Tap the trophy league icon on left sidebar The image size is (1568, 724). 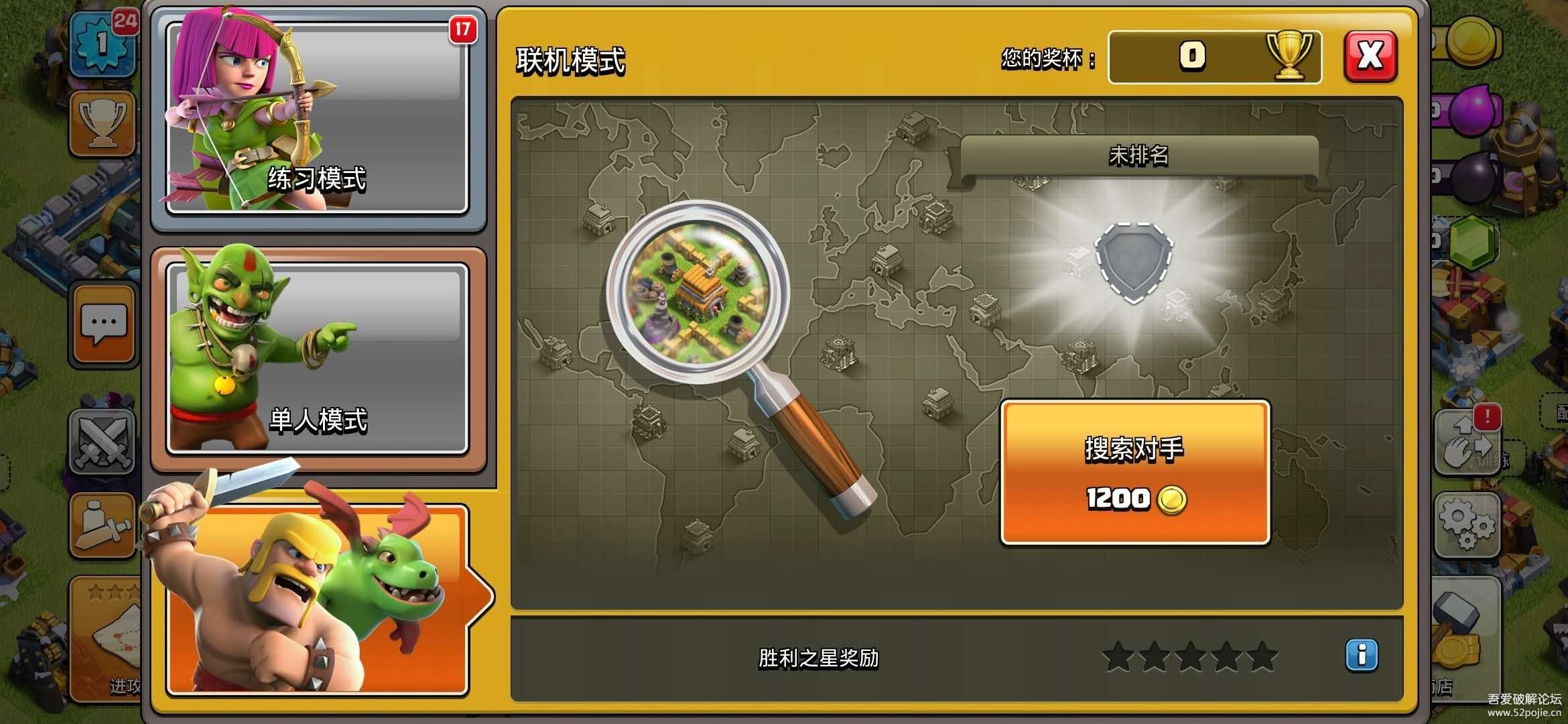coord(102,124)
